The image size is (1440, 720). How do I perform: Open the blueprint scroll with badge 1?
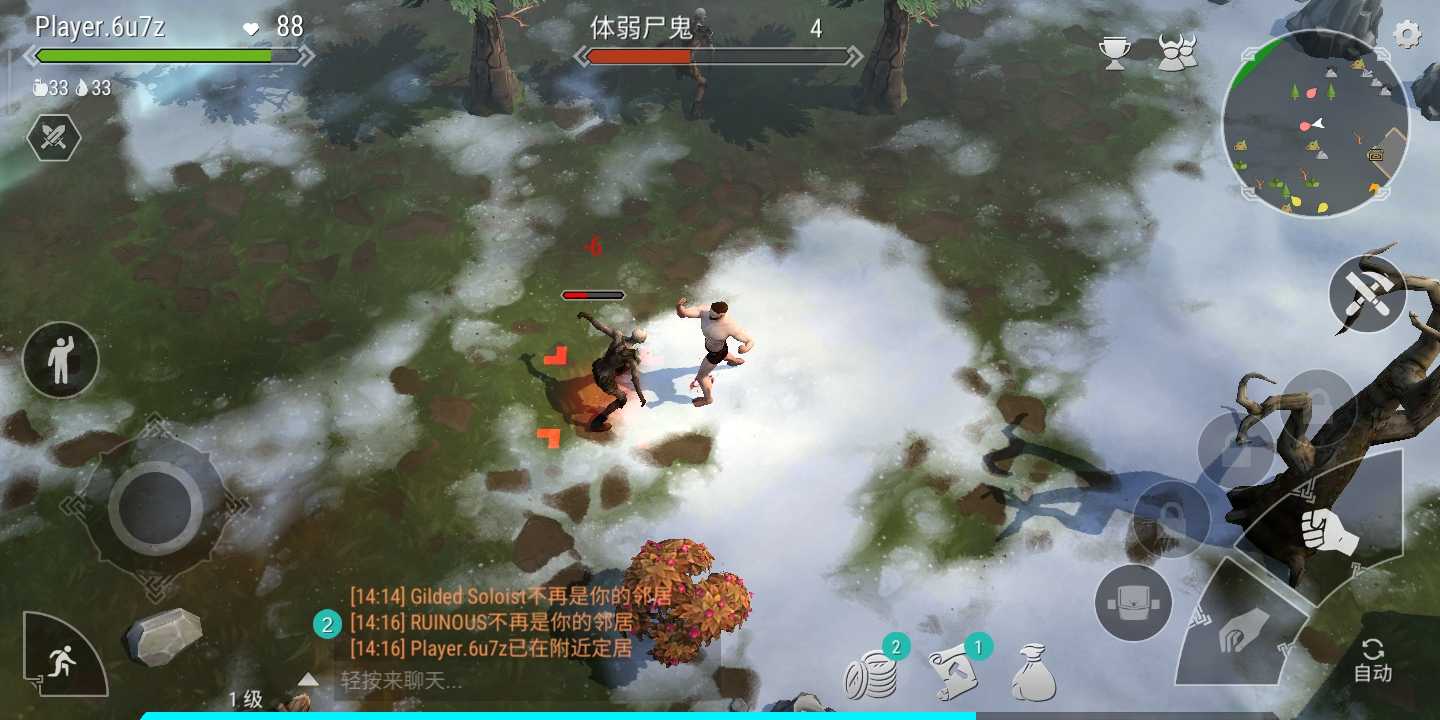click(953, 673)
